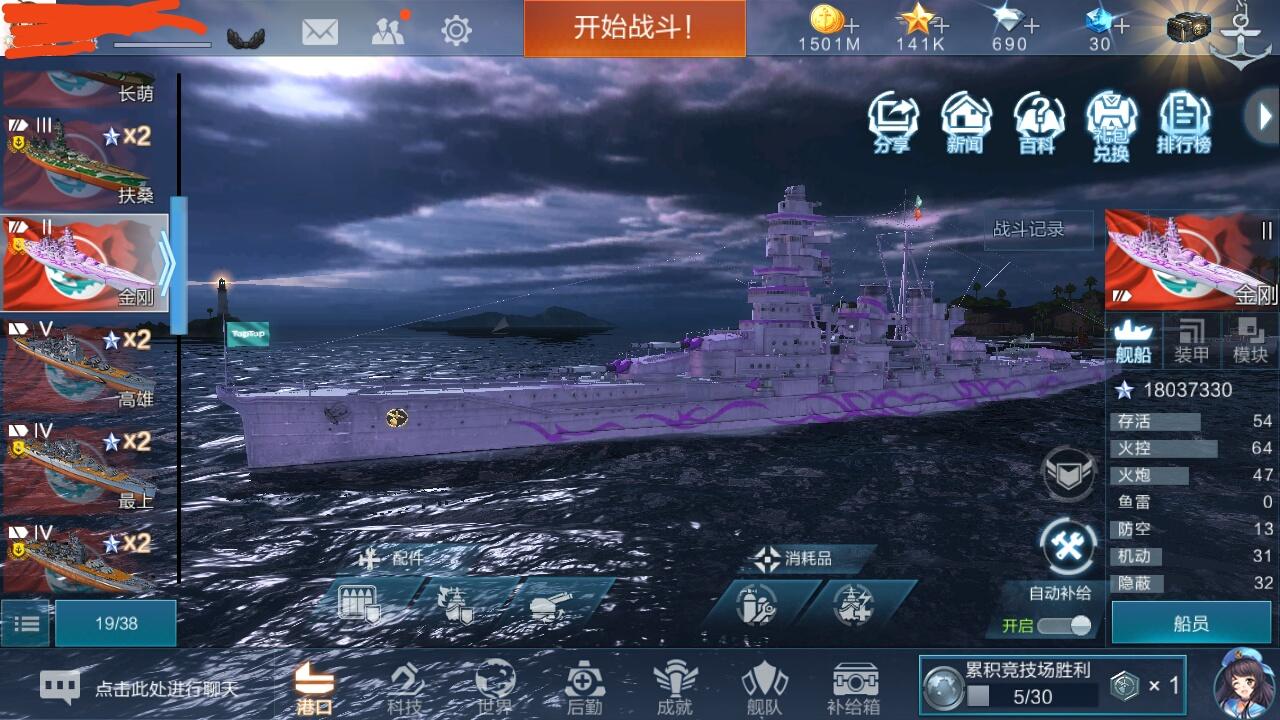Viewport: 1280px width, 720px height.
Task: Open the mail inbox
Action: [320, 30]
